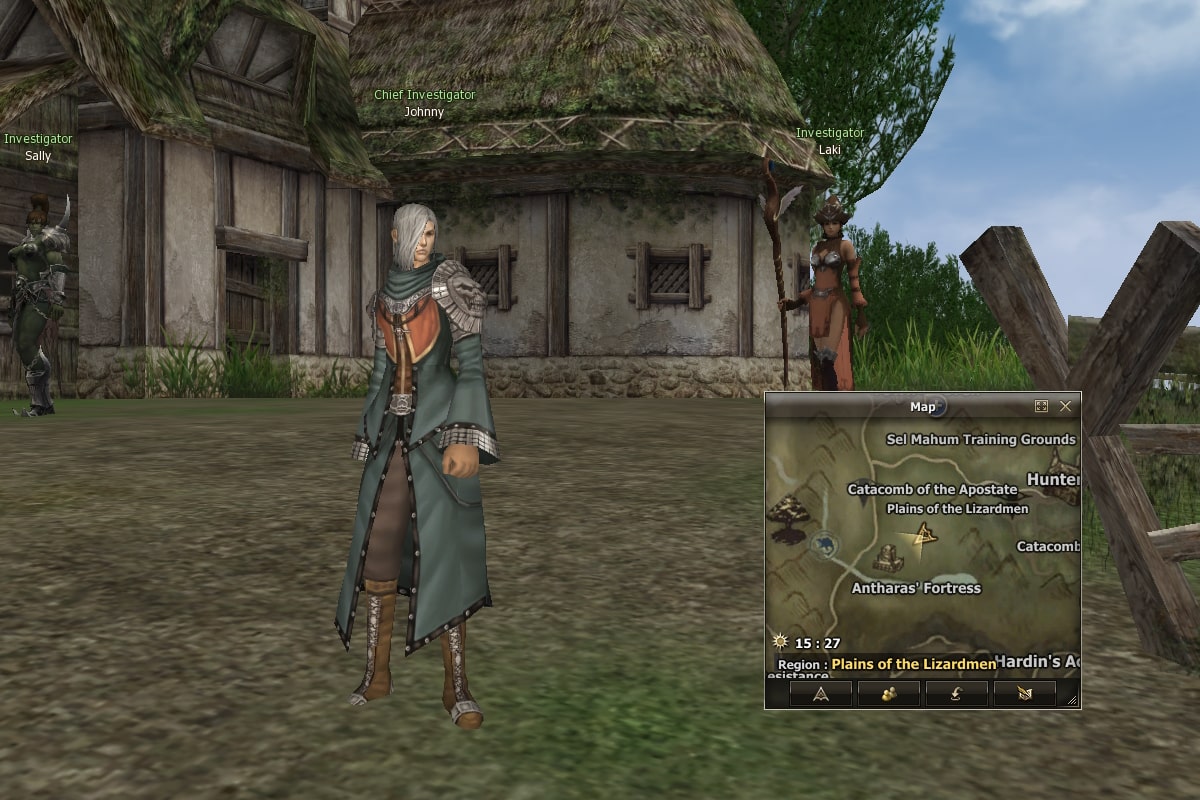This screenshot has height=800, width=1200.
Task: Close the Map window
Action: coord(1065,407)
